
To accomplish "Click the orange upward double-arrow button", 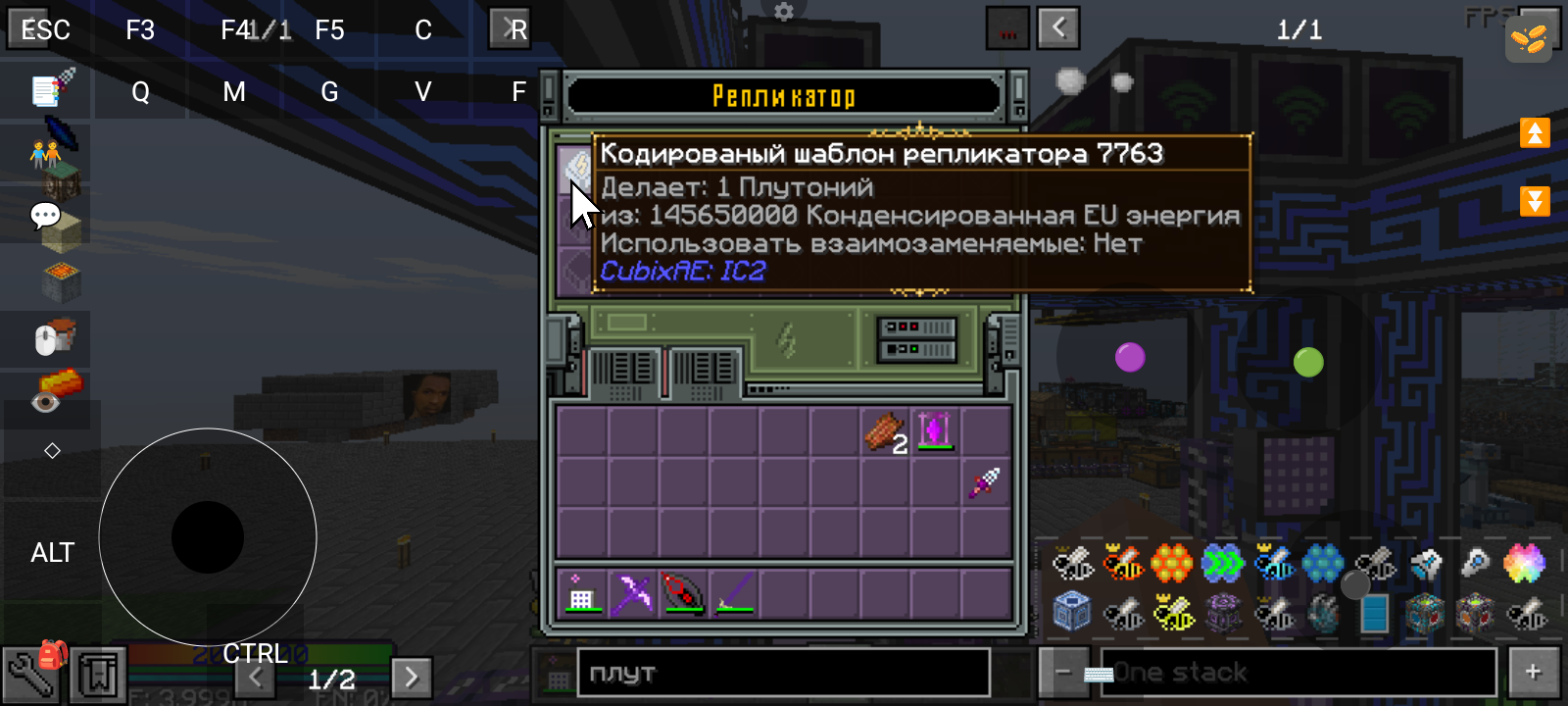I will click(1535, 132).
